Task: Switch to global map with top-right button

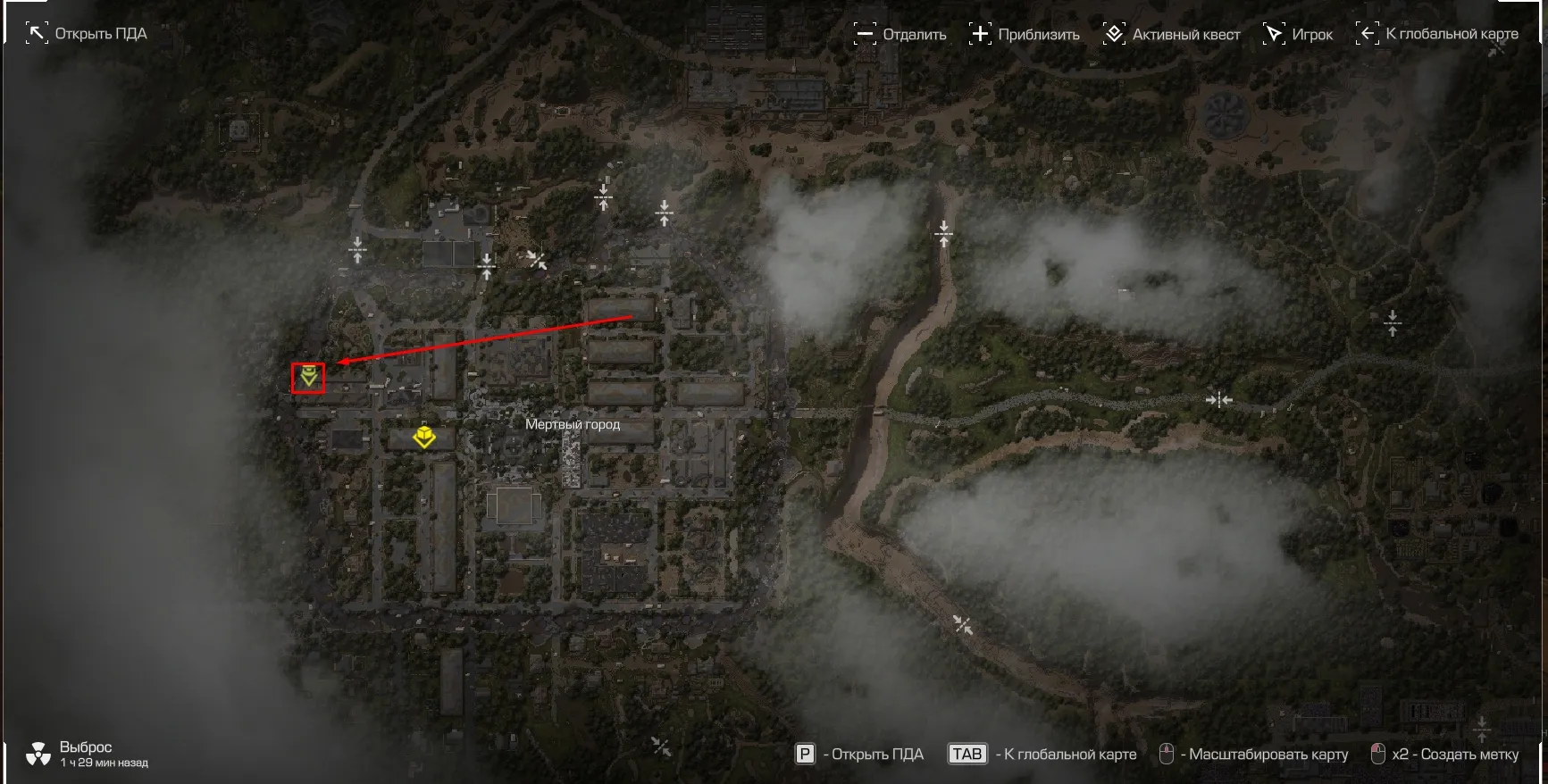Action: pos(1437,34)
